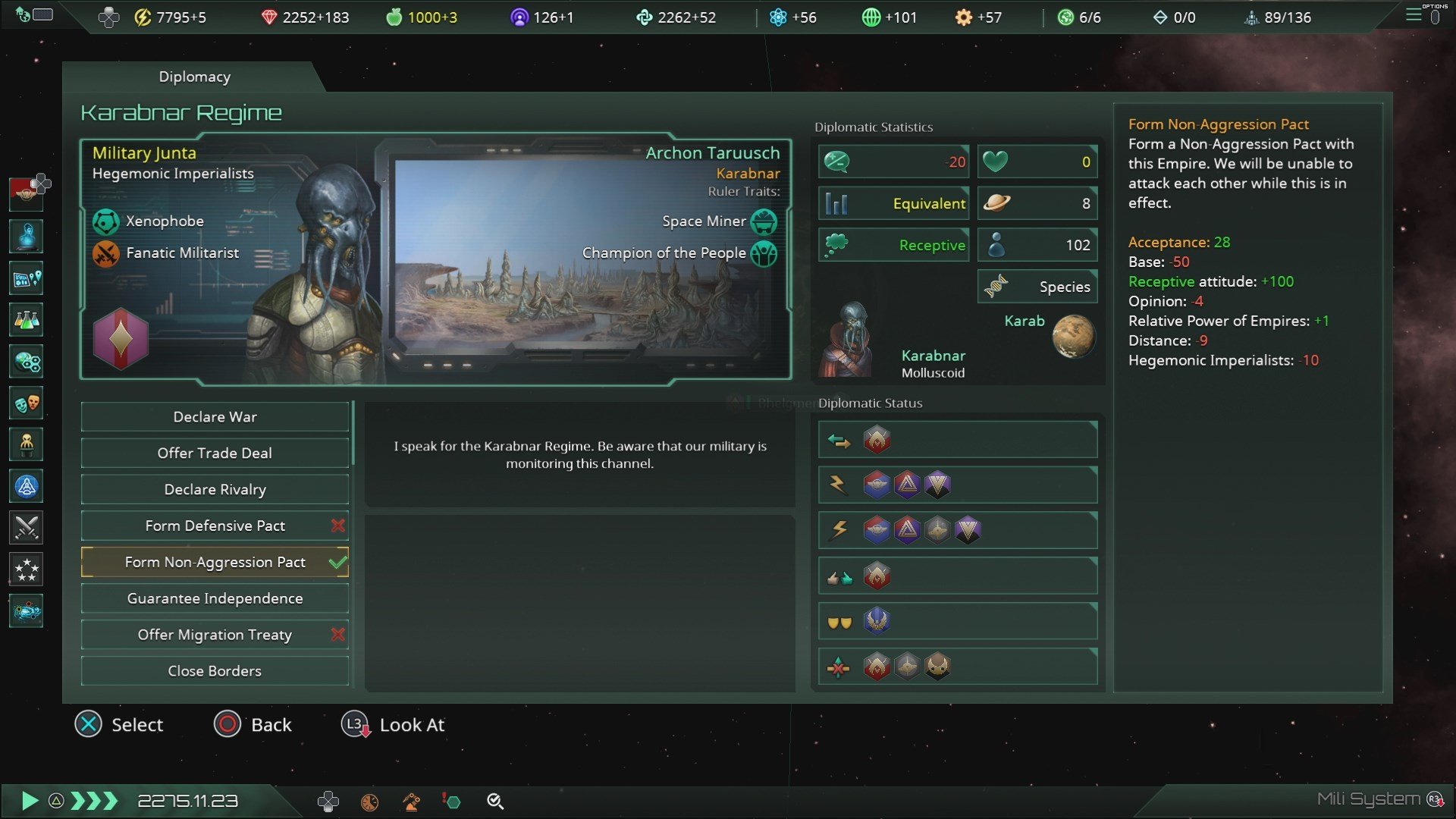Image resolution: width=1456 pixels, height=819 pixels.
Task: Select the Species panel with theater masks icon
Action: [x=26, y=403]
